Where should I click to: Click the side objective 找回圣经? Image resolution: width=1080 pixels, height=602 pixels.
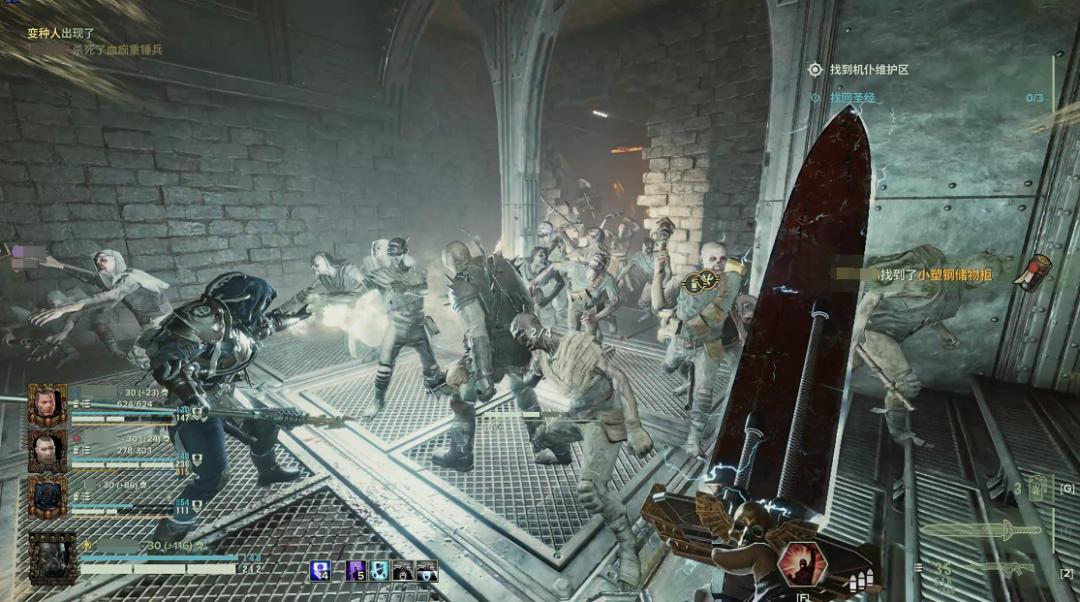pyautogui.click(x=852, y=98)
